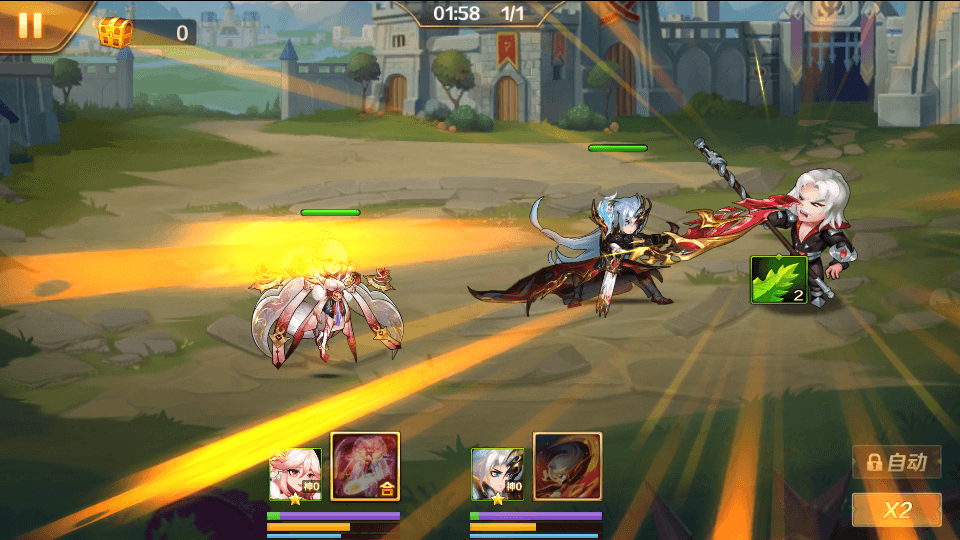Tap the locked 自动 auto-battle button
This screenshot has width=960, height=540.
897,462
